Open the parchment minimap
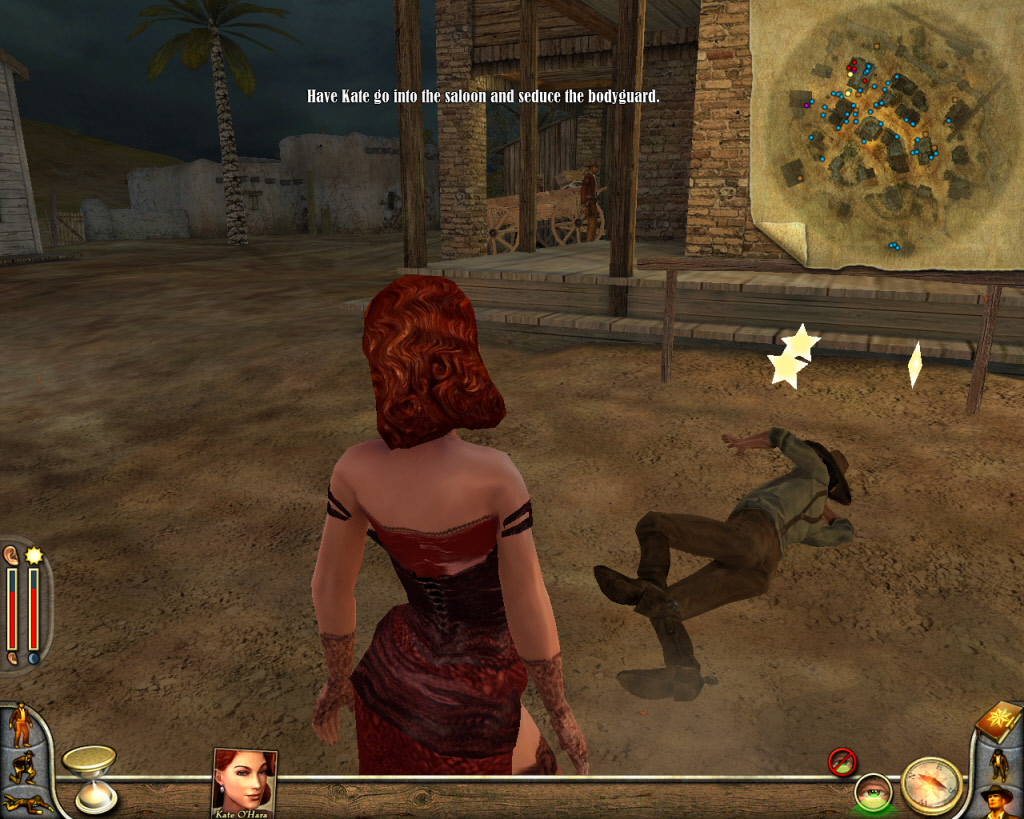 coord(886,134)
